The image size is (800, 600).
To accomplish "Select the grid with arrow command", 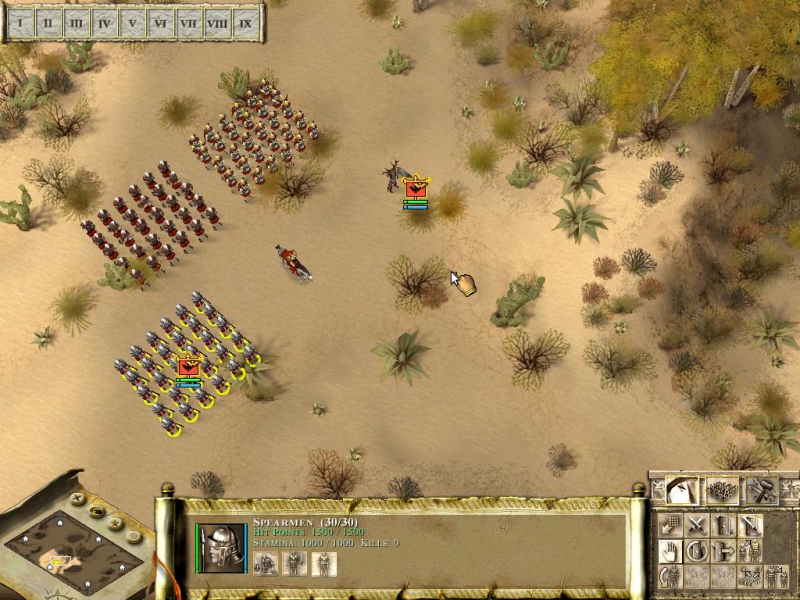I will [x=671, y=525].
